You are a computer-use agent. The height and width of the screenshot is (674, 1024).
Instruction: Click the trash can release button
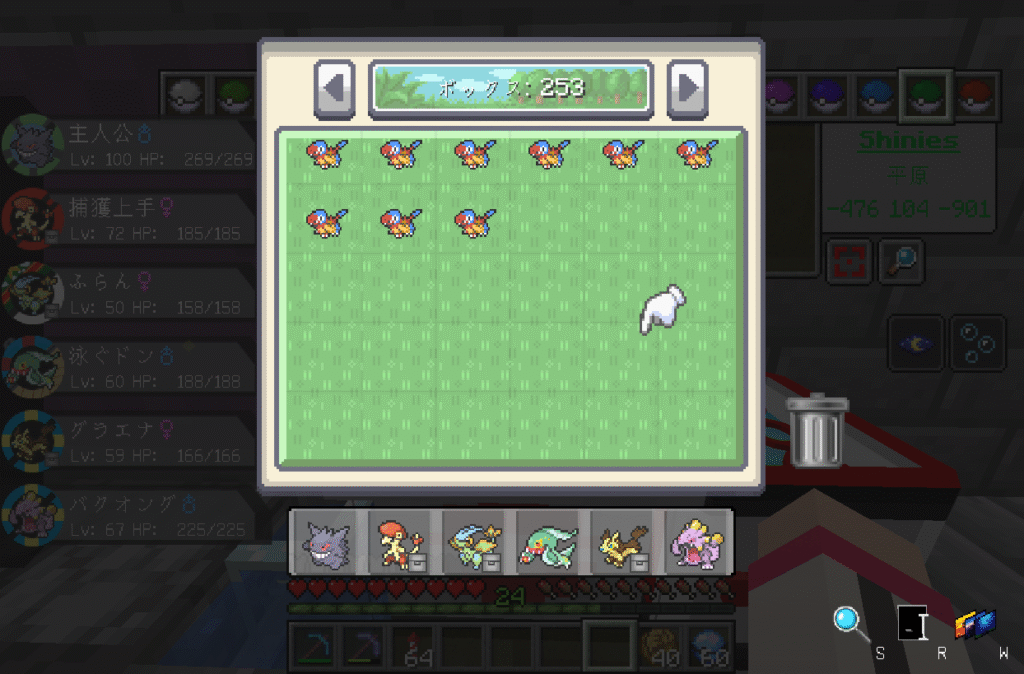pyautogui.click(x=817, y=432)
